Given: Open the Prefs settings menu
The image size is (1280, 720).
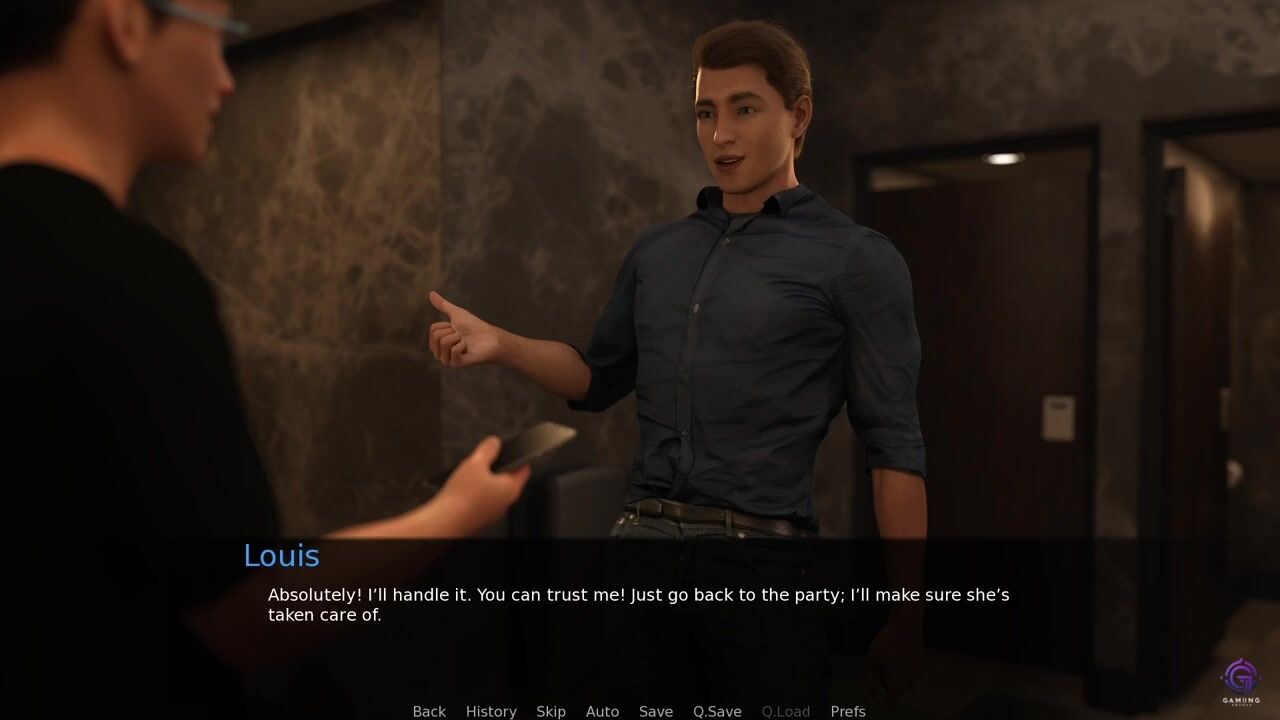Looking at the screenshot, I should point(848,711).
